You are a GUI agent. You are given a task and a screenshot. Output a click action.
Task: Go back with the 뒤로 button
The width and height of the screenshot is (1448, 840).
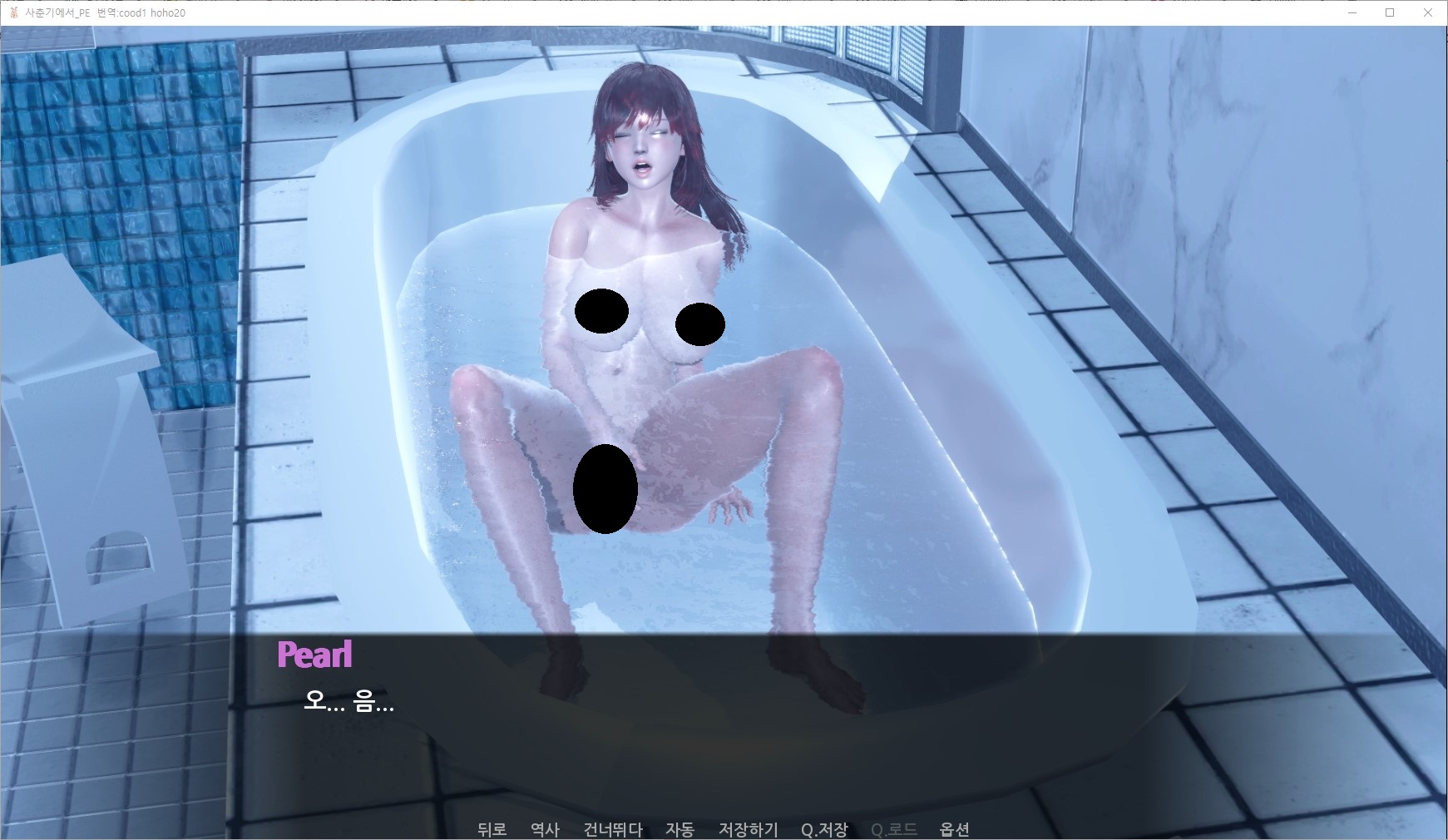492,829
